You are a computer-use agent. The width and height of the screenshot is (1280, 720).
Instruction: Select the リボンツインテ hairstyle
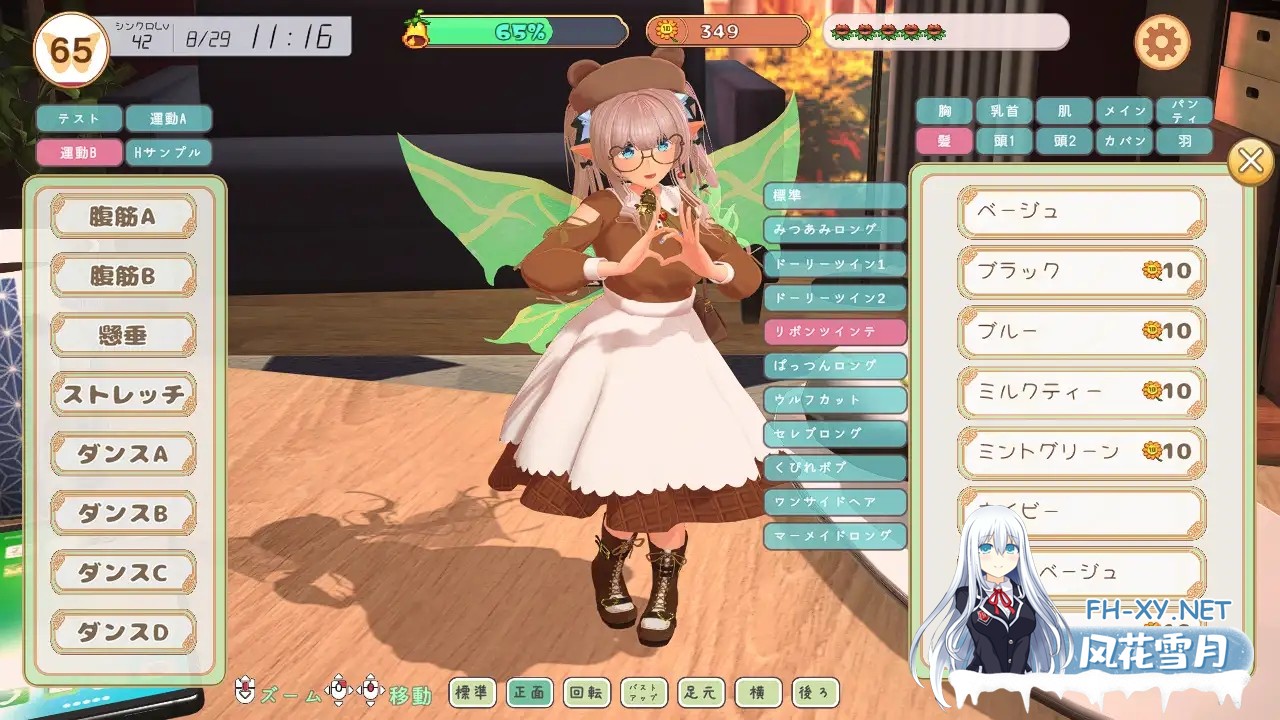(x=835, y=330)
